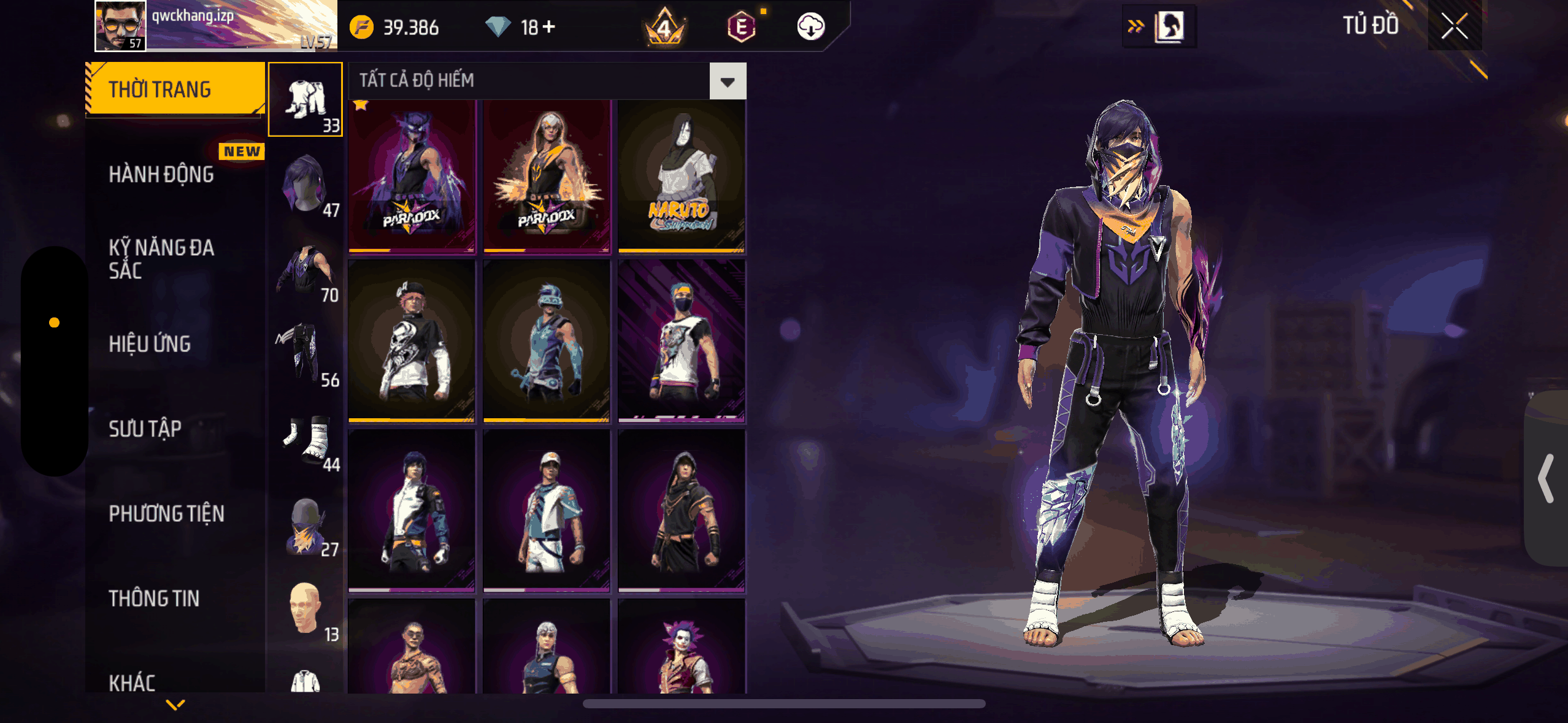Viewport: 1568px width, 723px height.
Task: Choose the tops category with 70 items
Action: (306, 270)
